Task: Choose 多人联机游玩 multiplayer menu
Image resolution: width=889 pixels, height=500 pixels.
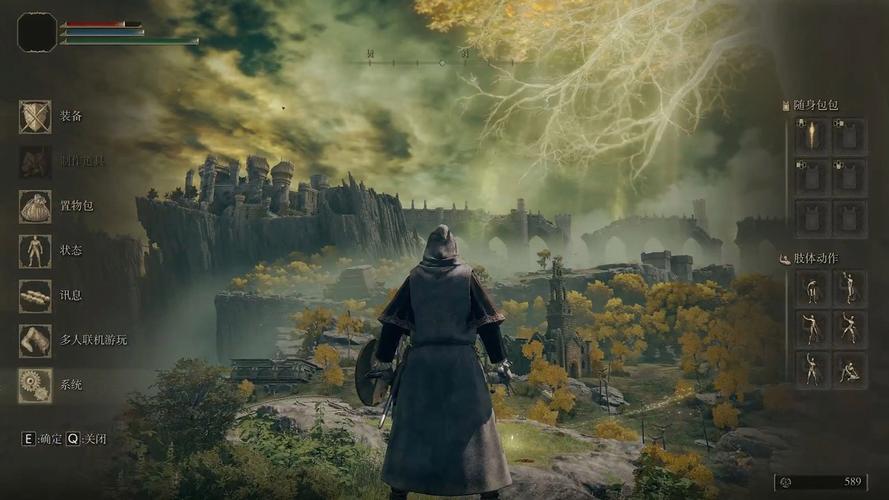Action: tap(35, 340)
